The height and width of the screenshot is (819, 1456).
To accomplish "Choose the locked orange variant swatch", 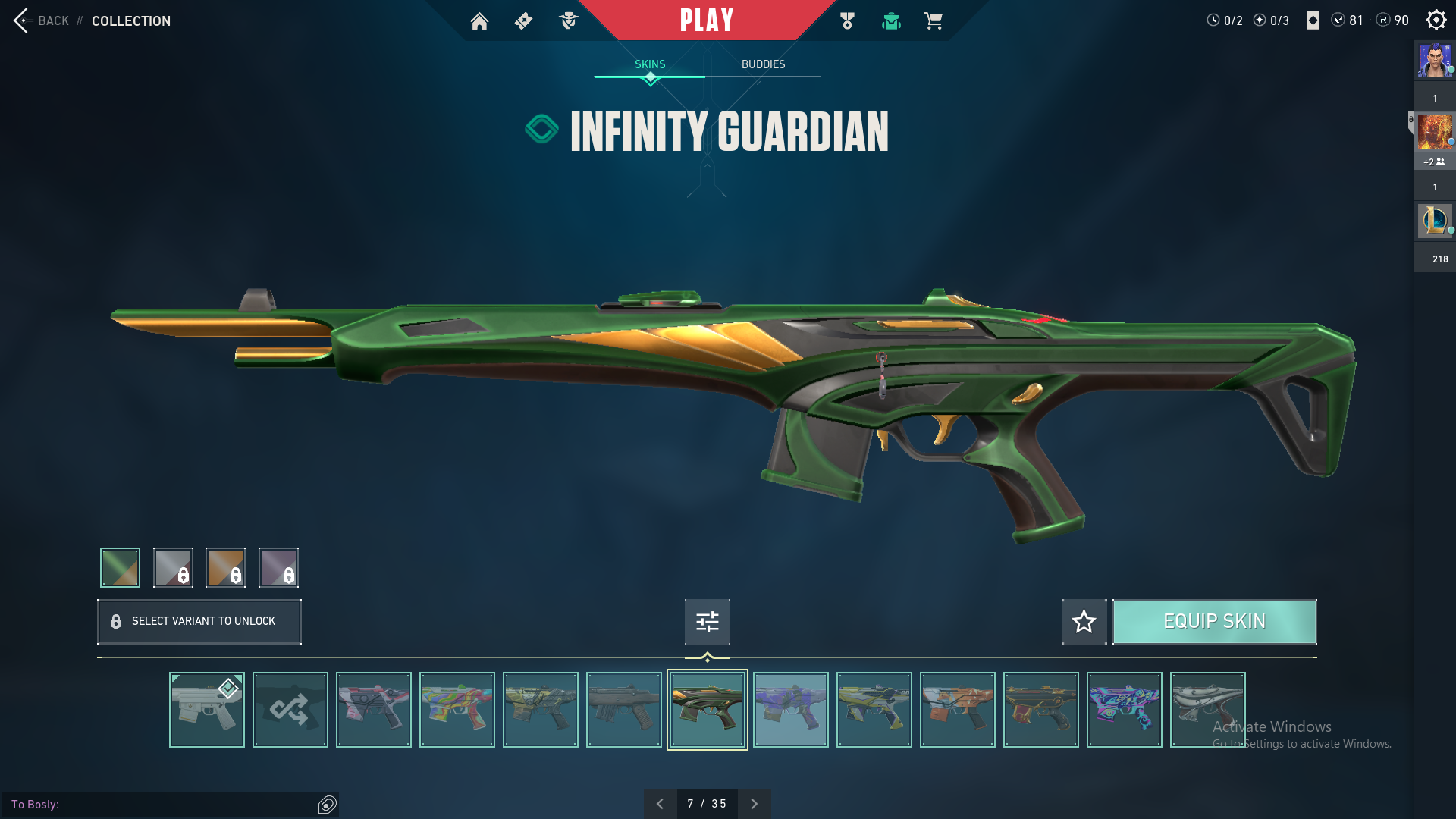I will click(x=225, y=567).
